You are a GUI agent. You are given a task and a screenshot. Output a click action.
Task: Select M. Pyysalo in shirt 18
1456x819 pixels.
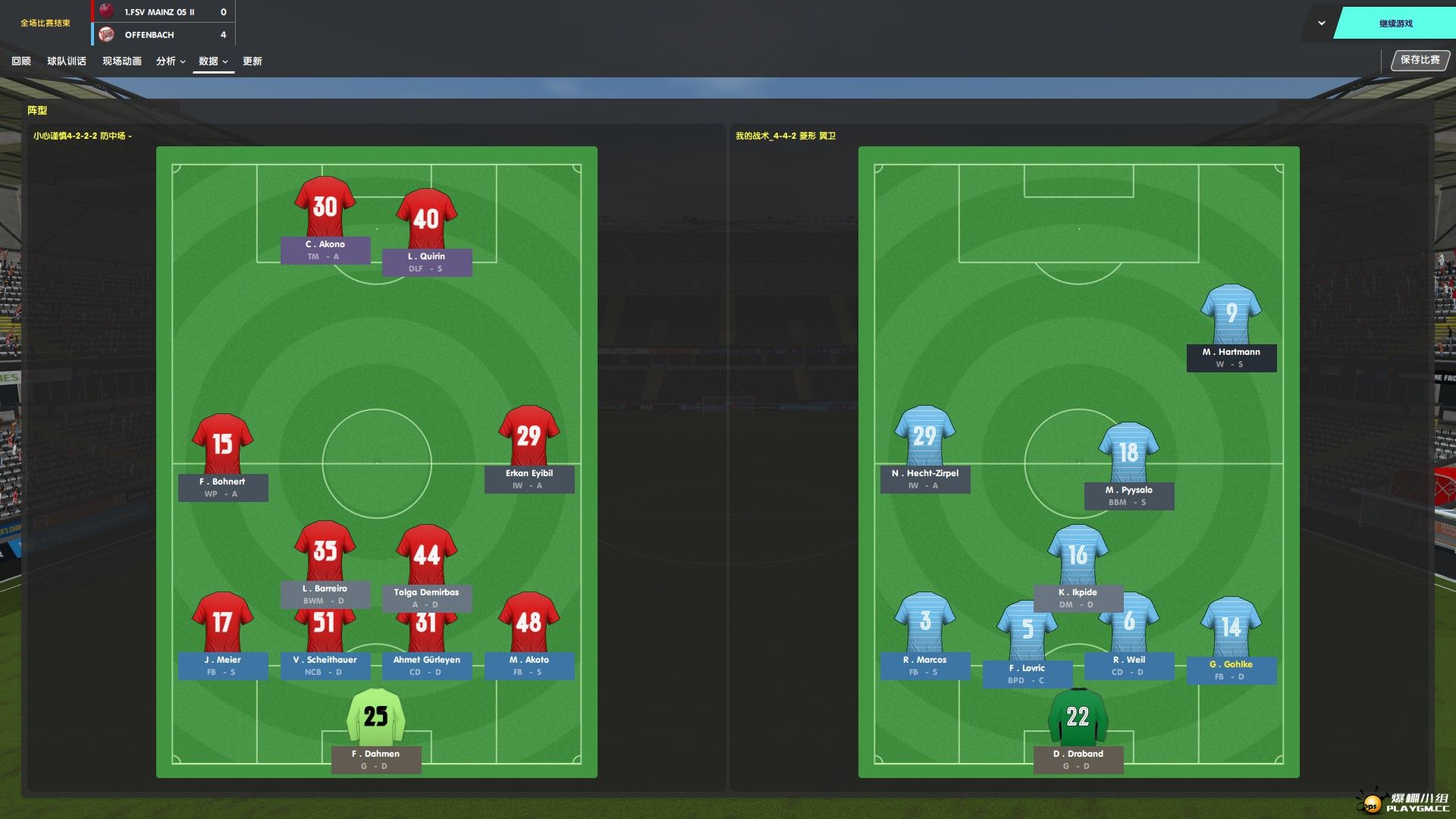click(x=1128, y=452)
